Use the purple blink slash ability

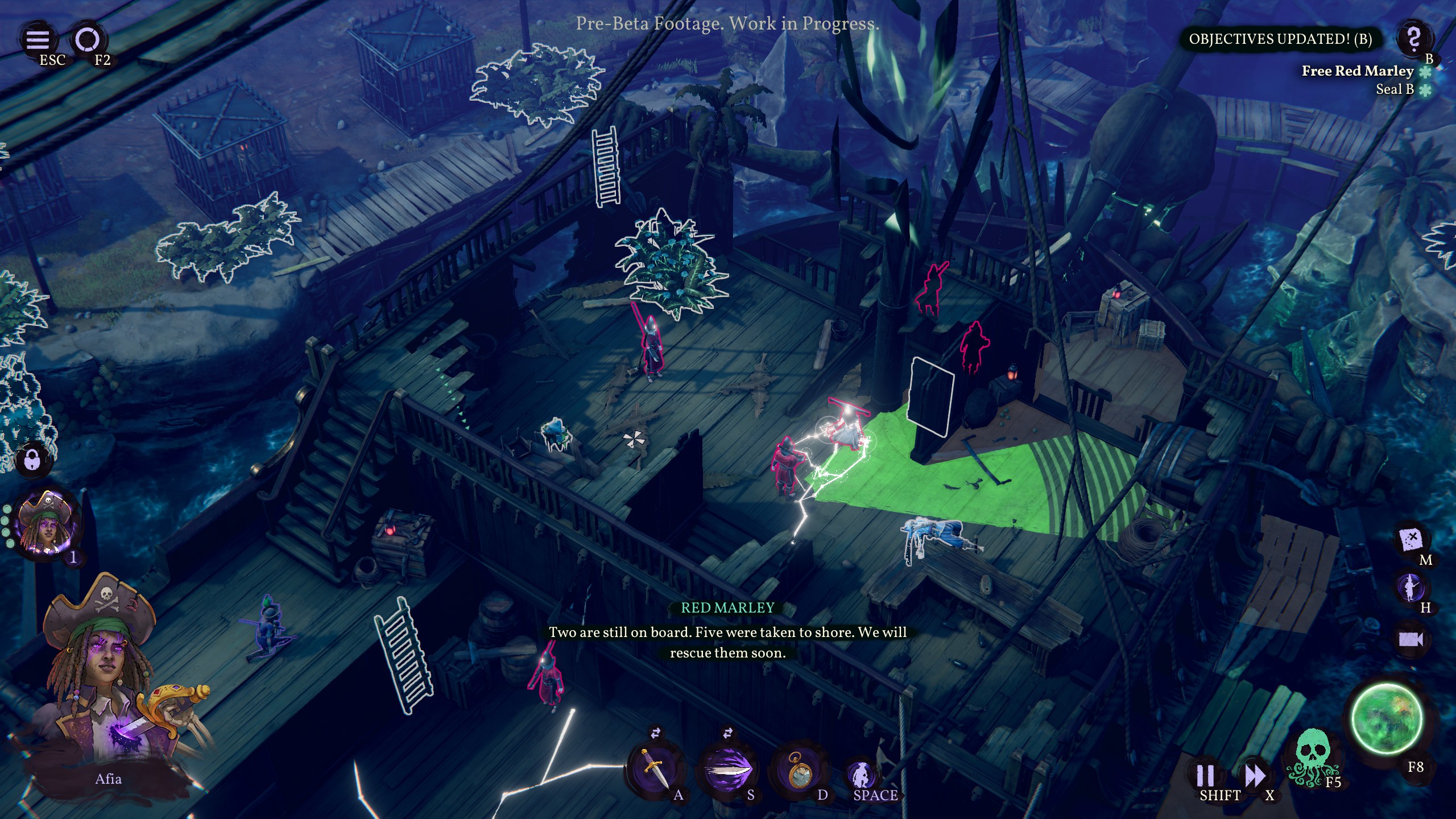coord(728,769)
